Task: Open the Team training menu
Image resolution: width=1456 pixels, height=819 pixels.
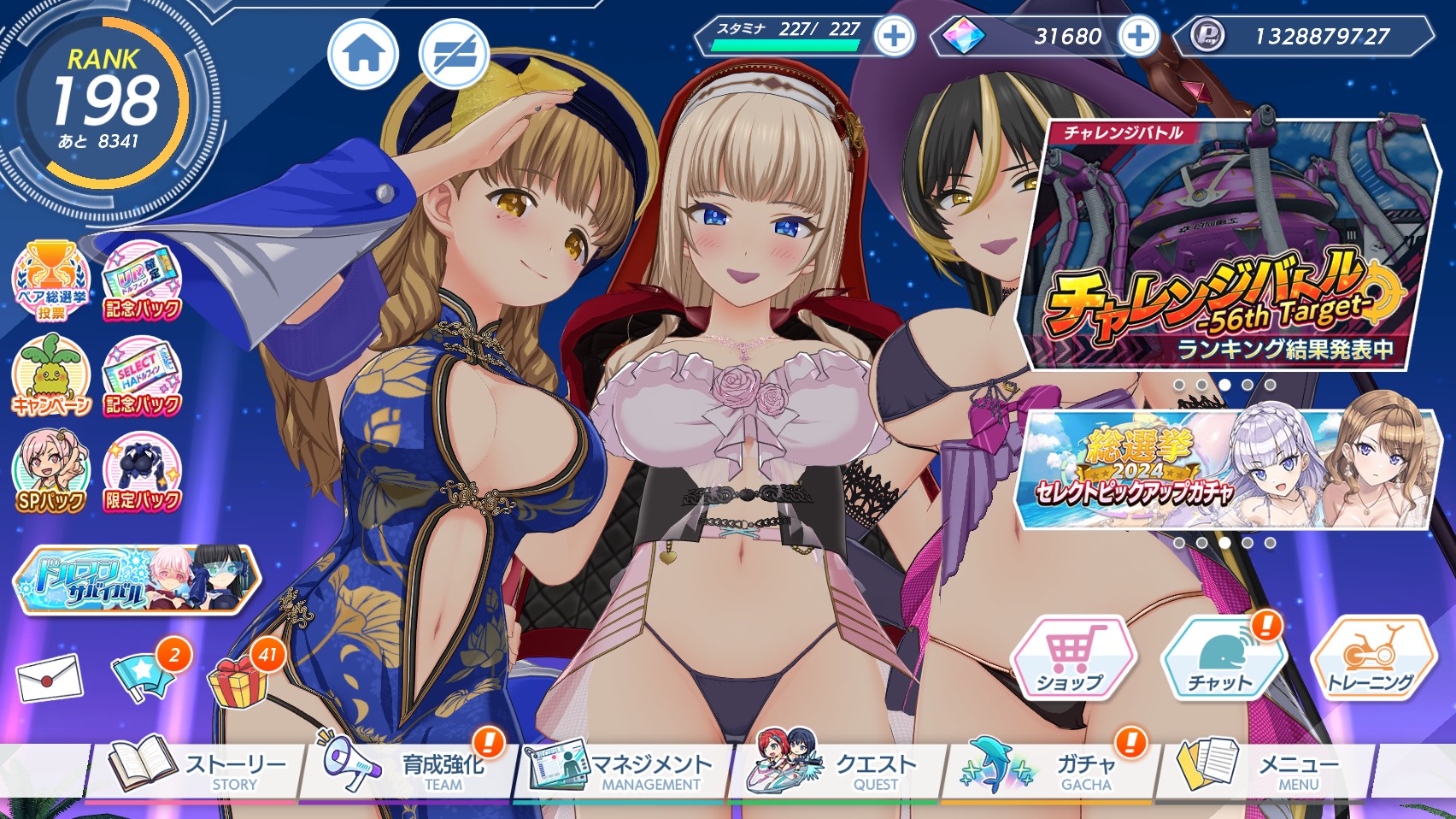Action: click(407, 768)
